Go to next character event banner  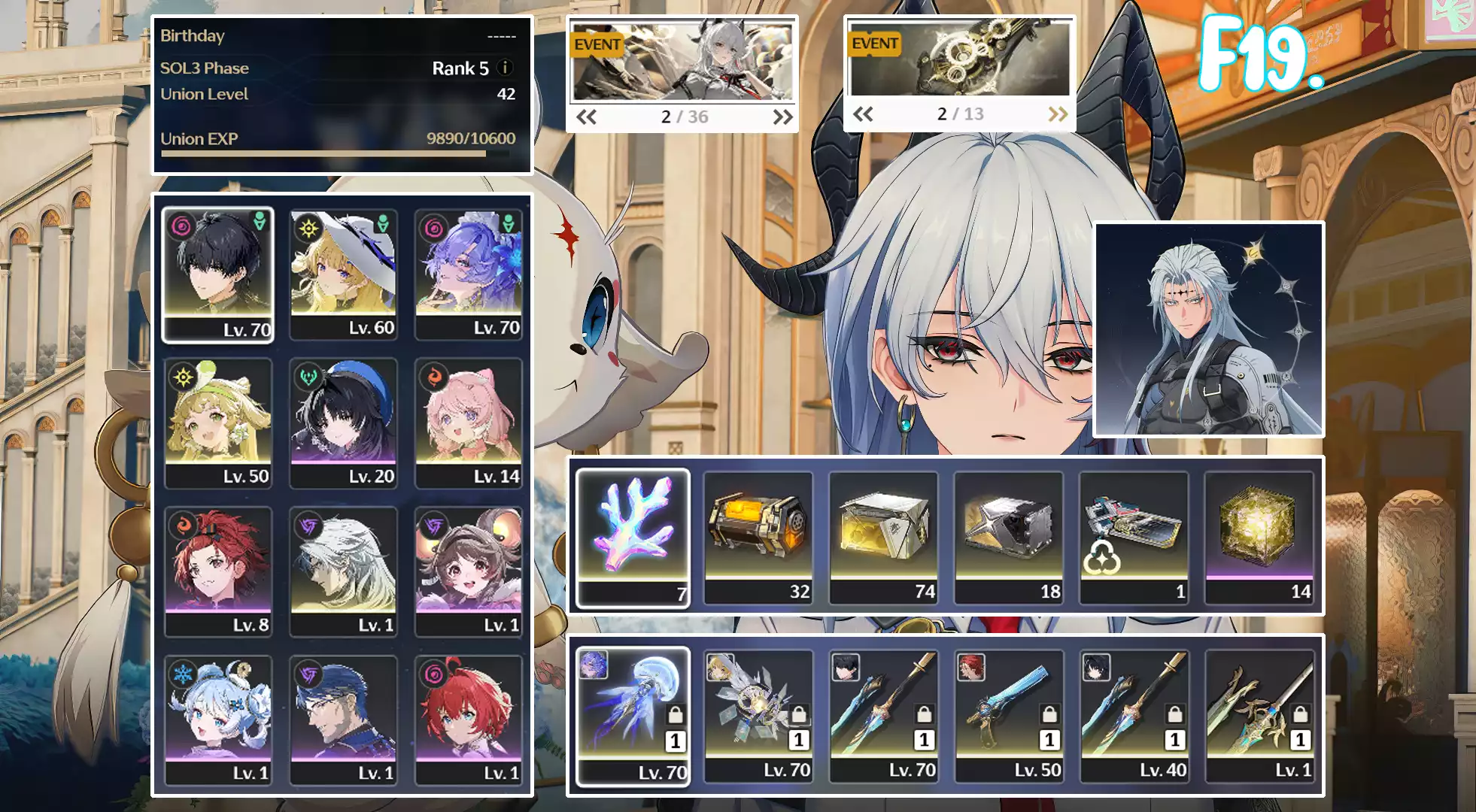pyautogui.click(x=782, y=117)
